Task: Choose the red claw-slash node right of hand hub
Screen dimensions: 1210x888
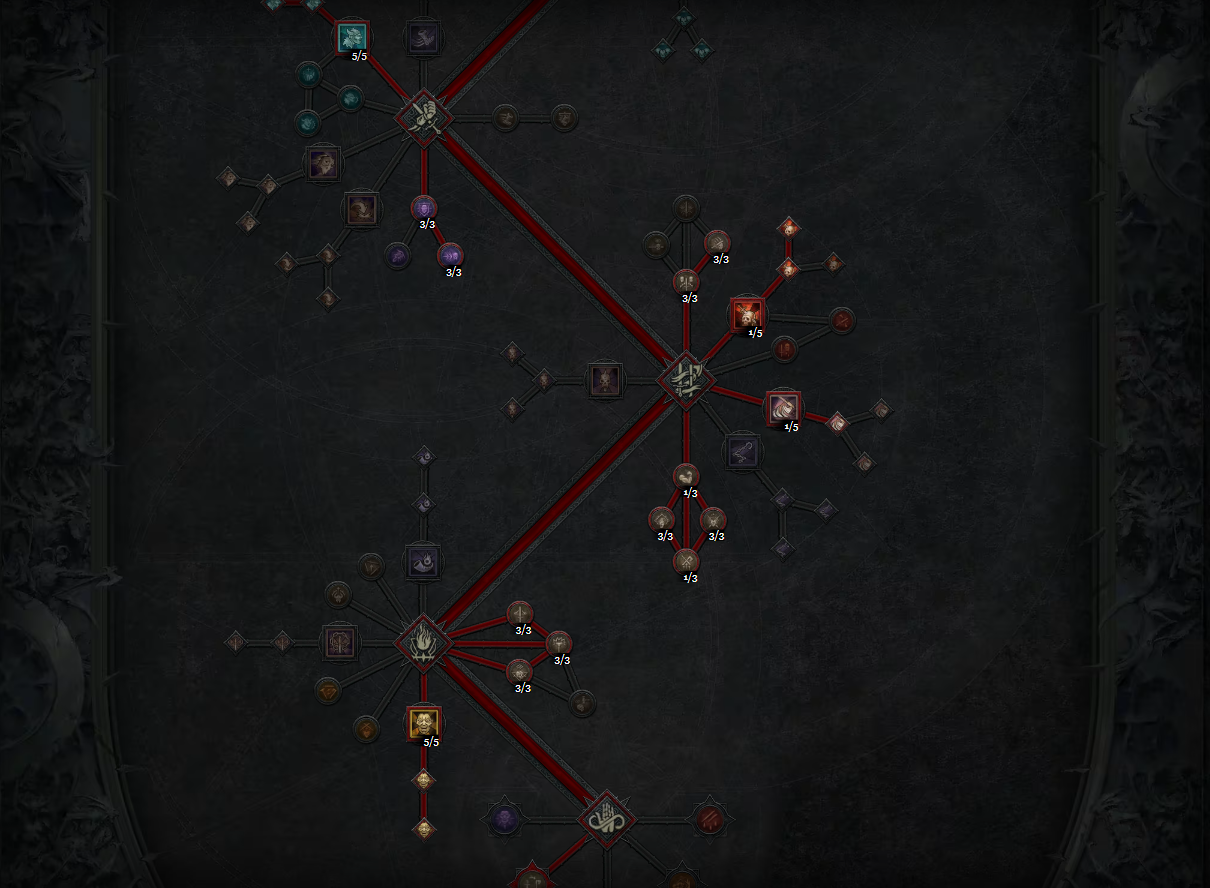Action: click(709, 820)
